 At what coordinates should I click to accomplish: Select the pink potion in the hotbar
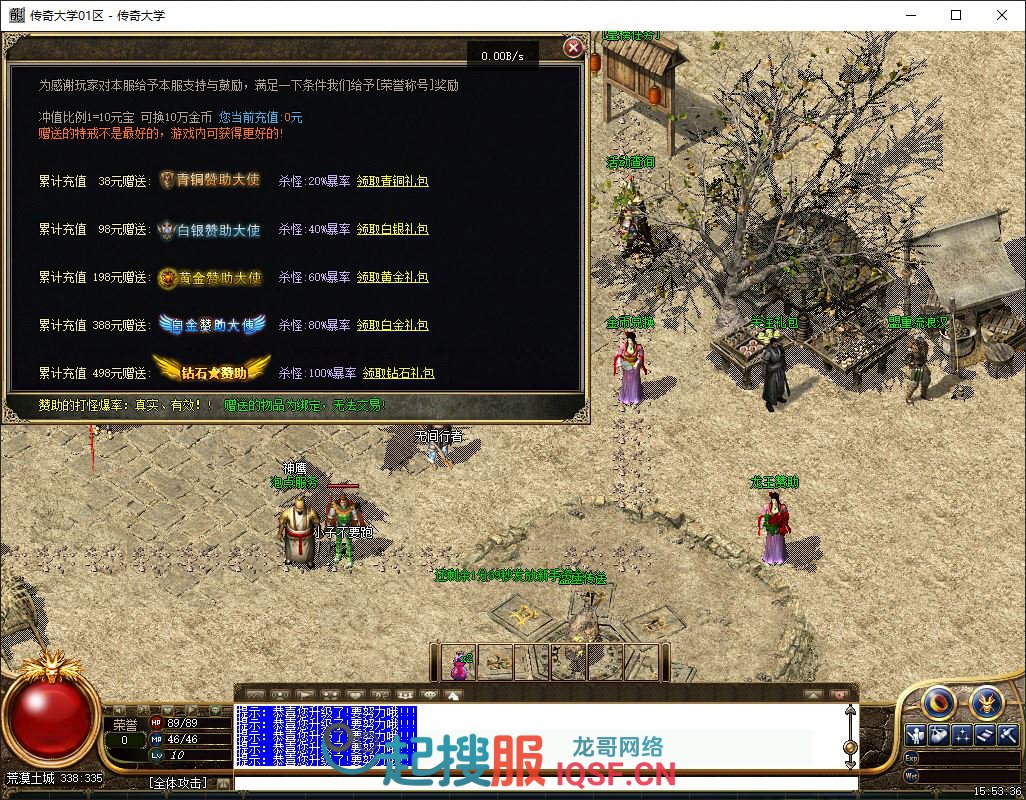459,662
